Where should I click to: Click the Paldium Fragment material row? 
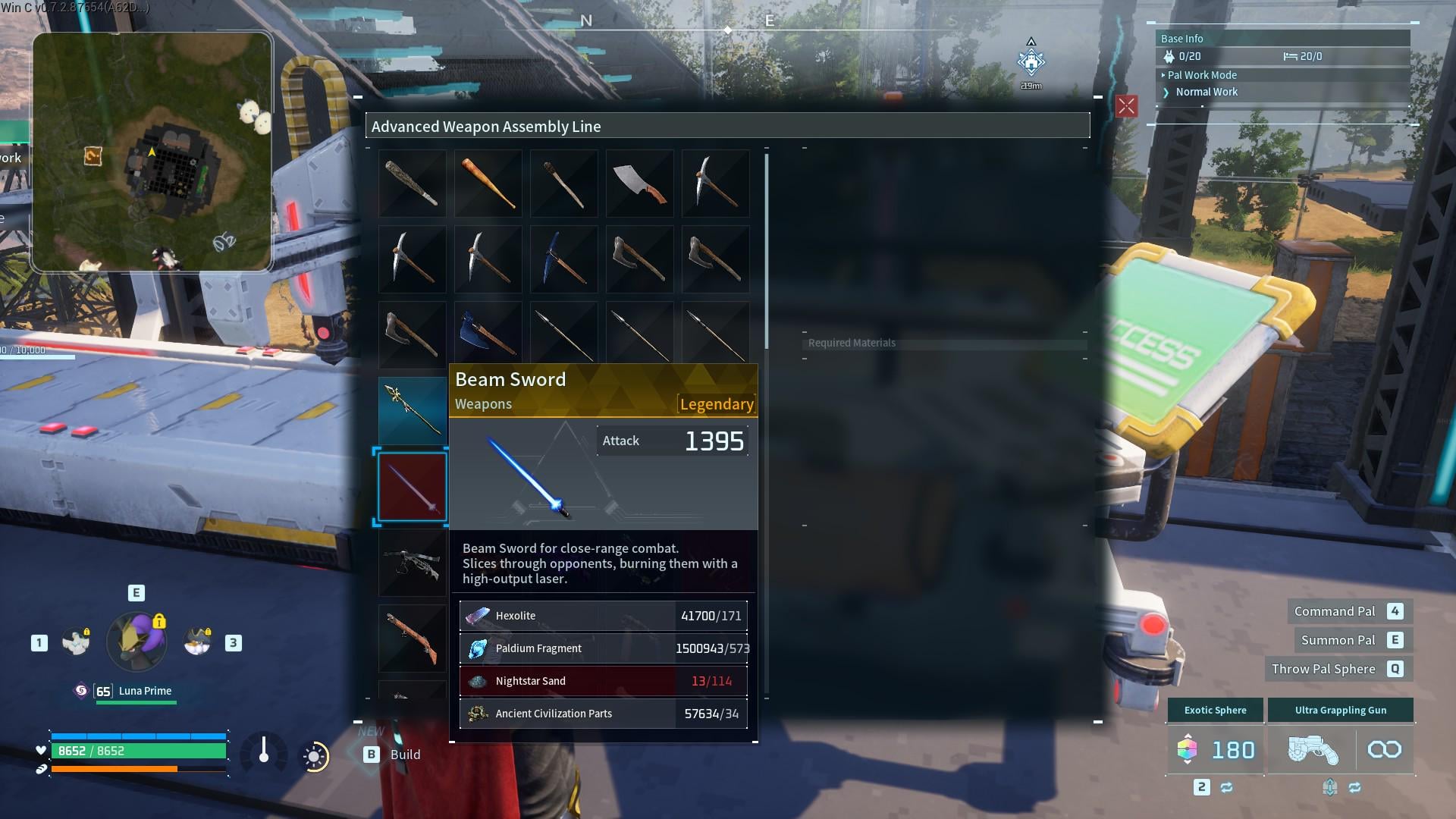tap(603, 648)
